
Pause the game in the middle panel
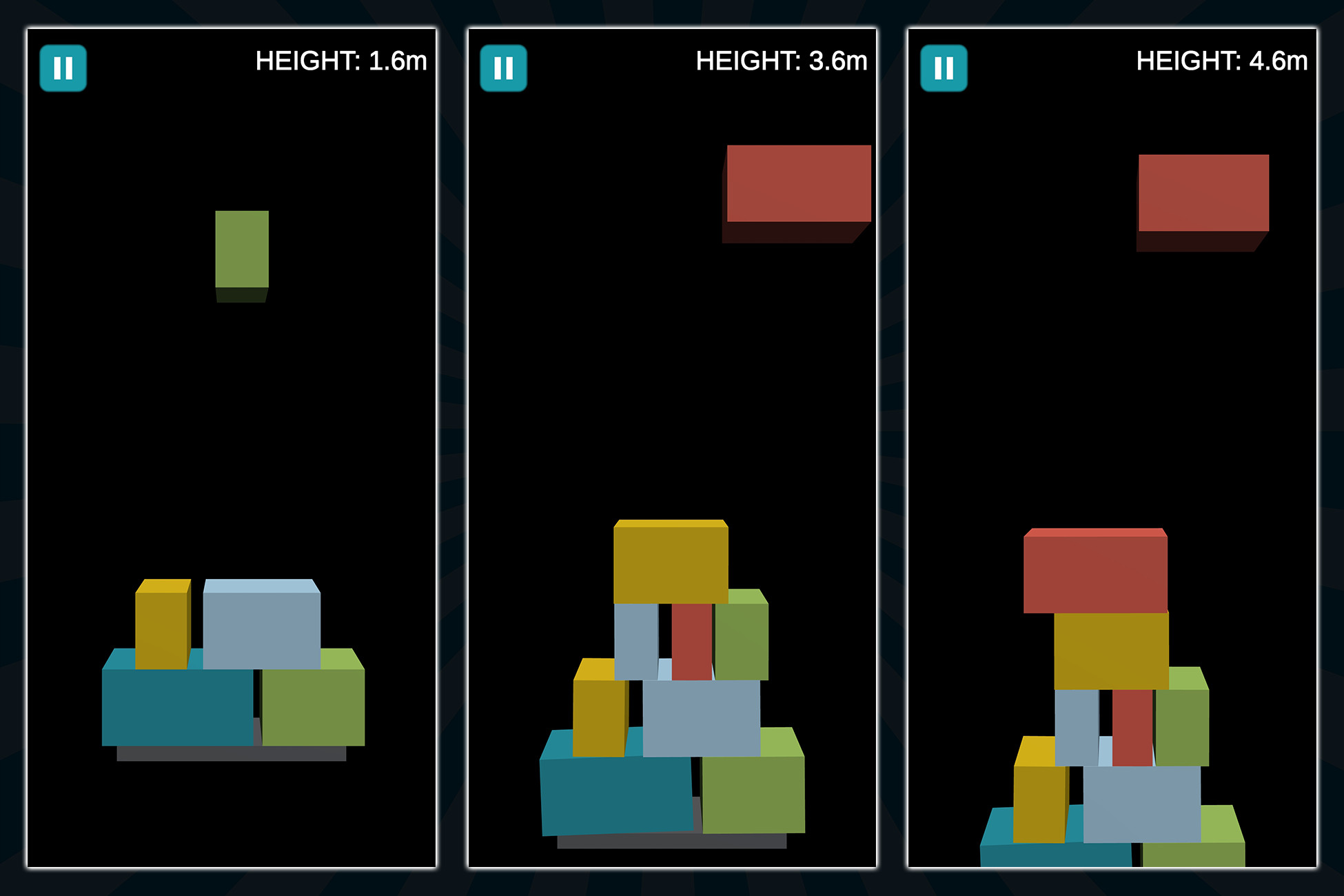[504, 68]
